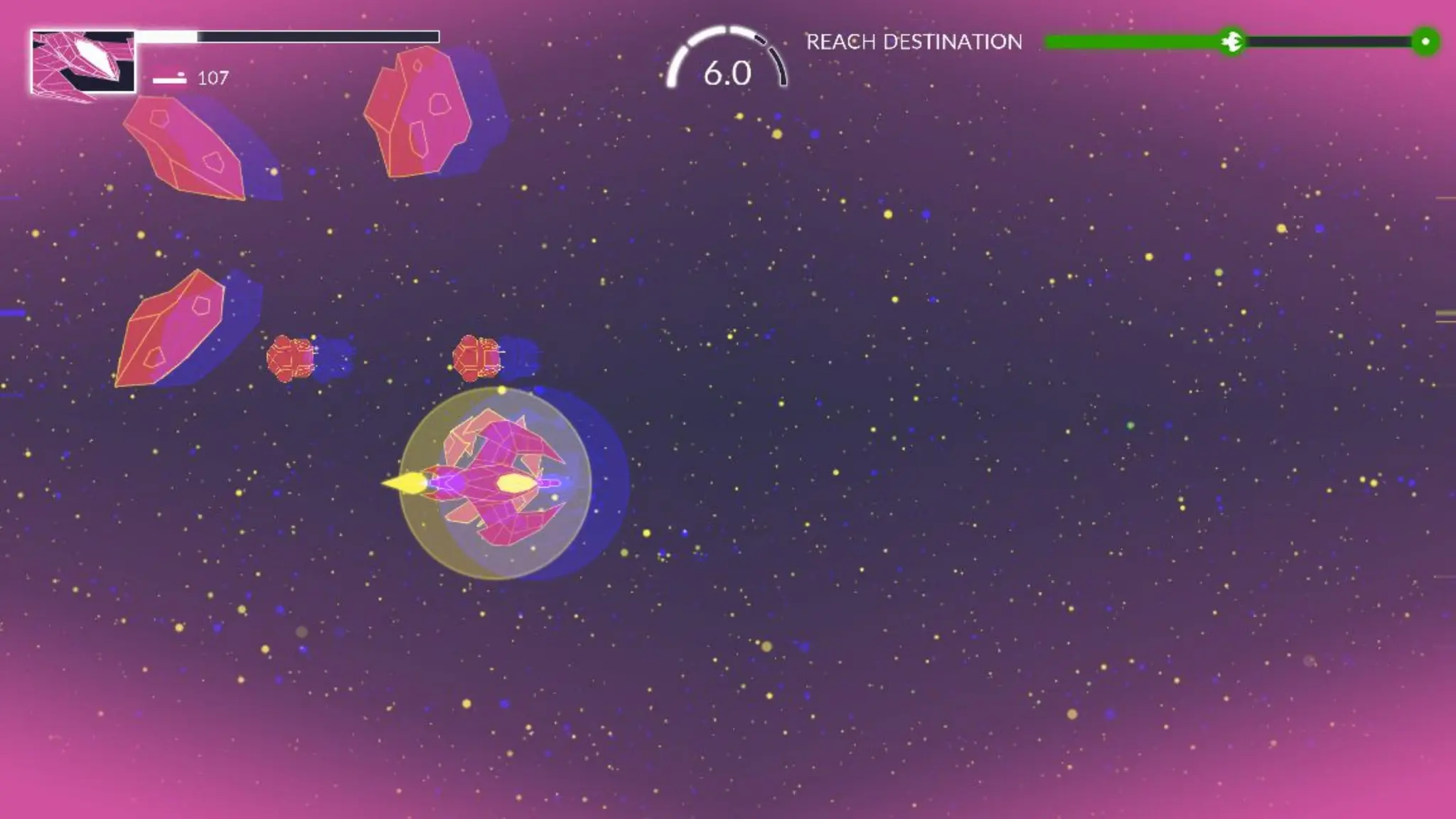This screenshot has width=1456, height=819.
Task: Click the destination endpoint marker on the progress track
Action: pos(1425,42)
